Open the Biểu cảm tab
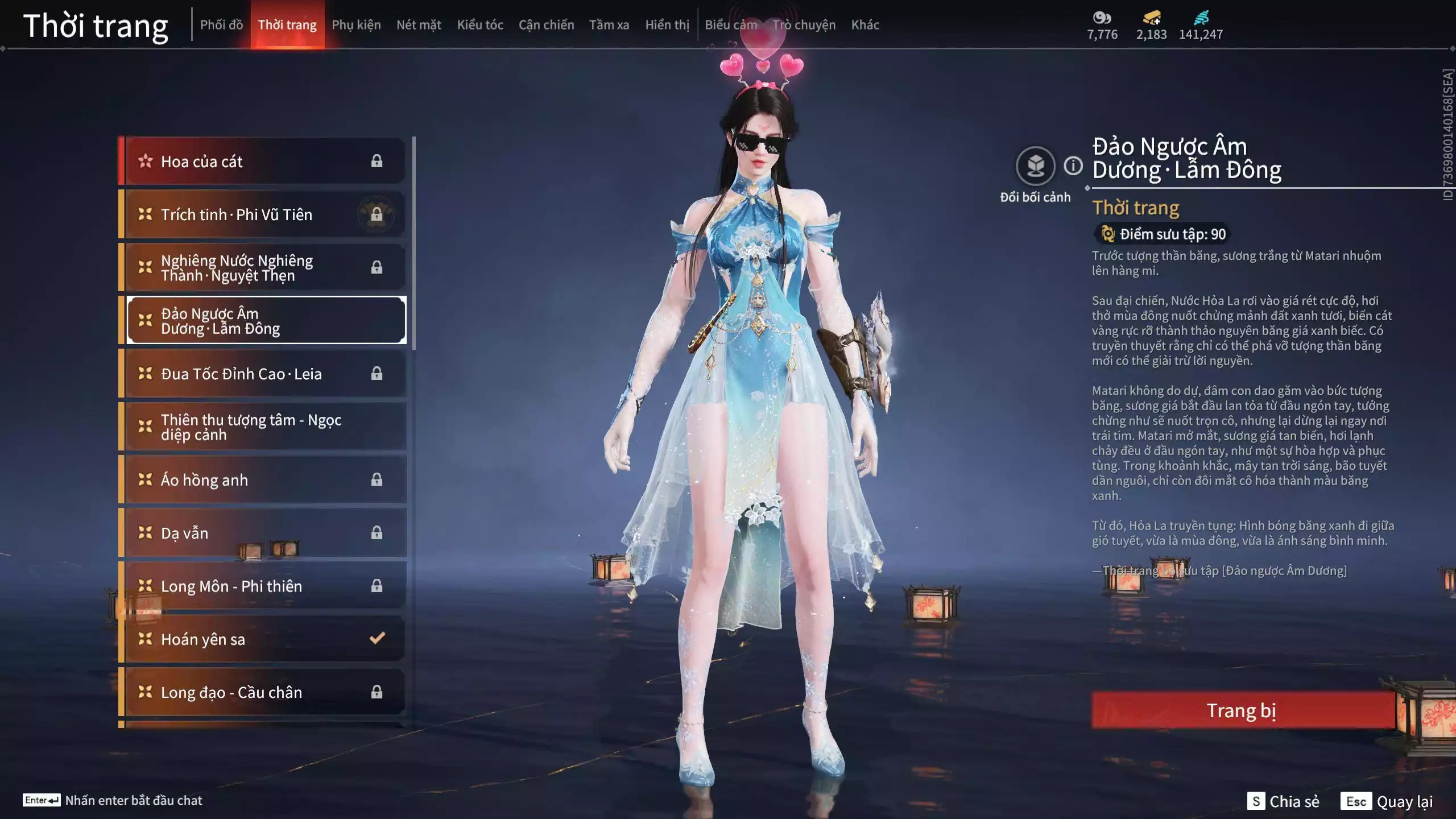Image resolution: width=1456 pixels, height=819 pixels. coord(731,25)
